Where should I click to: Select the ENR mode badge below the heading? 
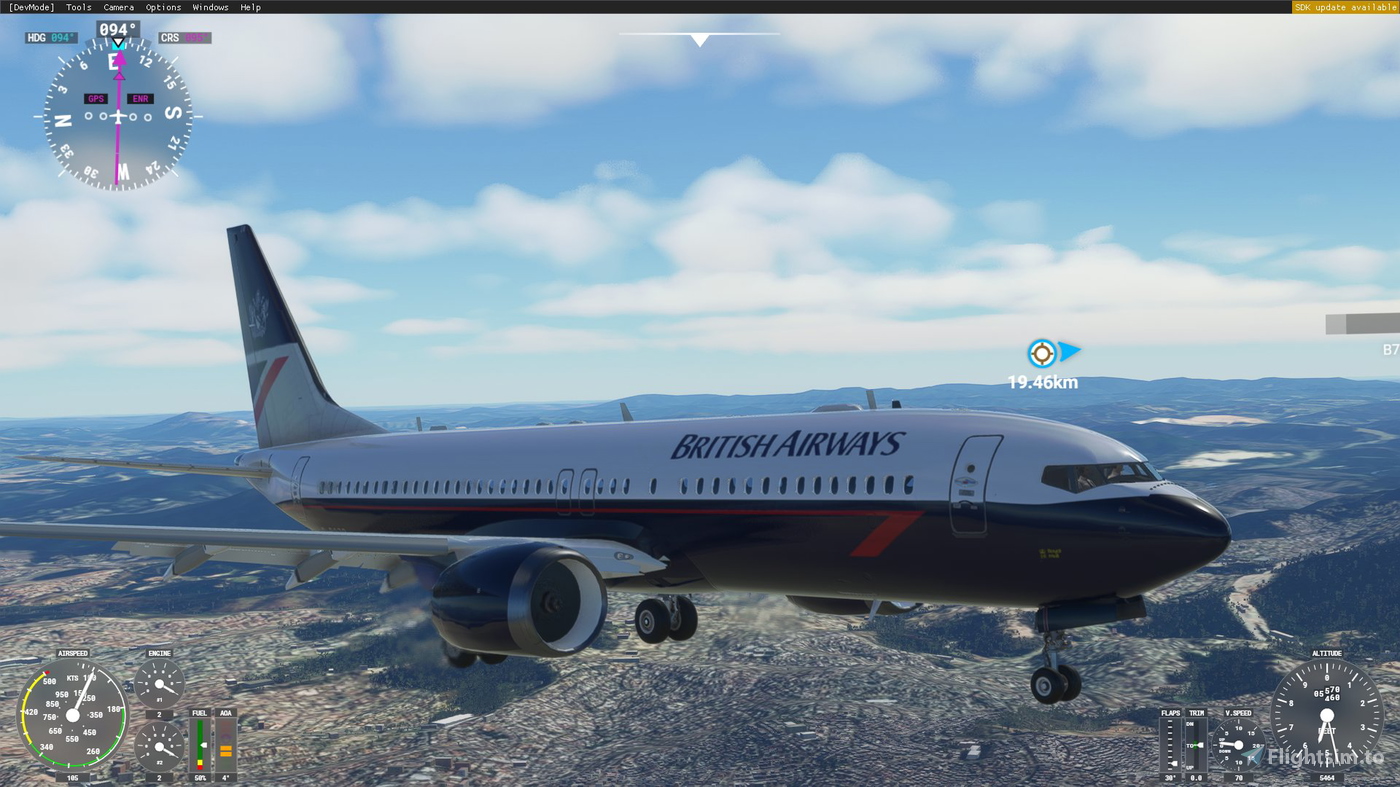(138, 97)
